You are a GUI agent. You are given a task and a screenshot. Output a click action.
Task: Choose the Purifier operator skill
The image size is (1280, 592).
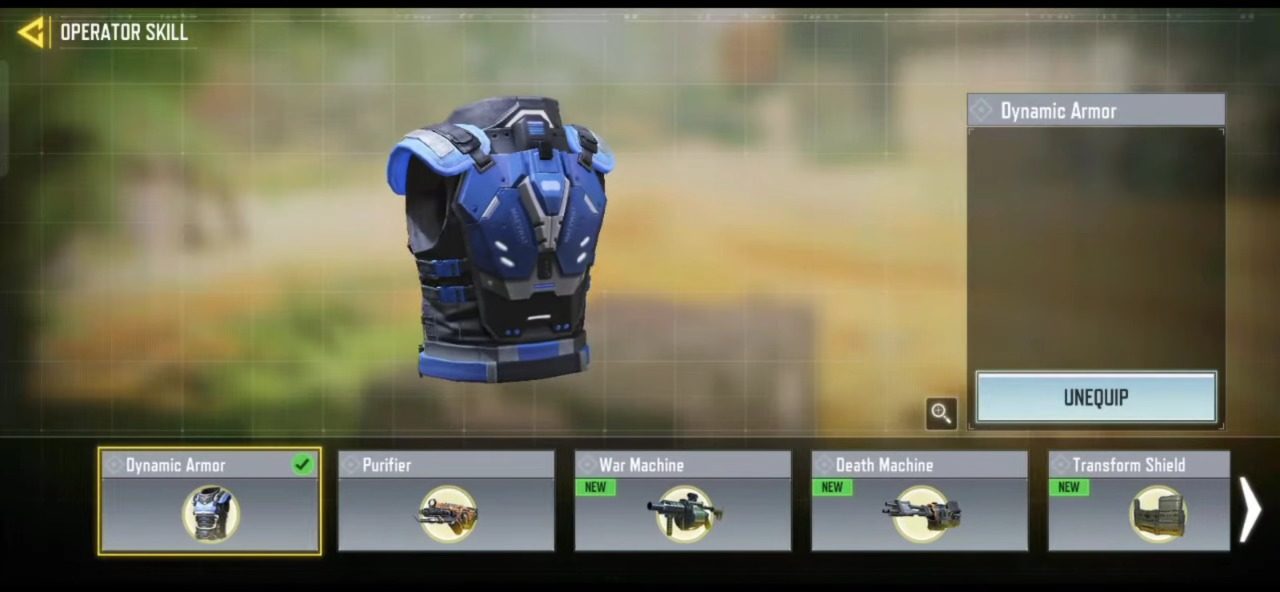tap(446, 501)
